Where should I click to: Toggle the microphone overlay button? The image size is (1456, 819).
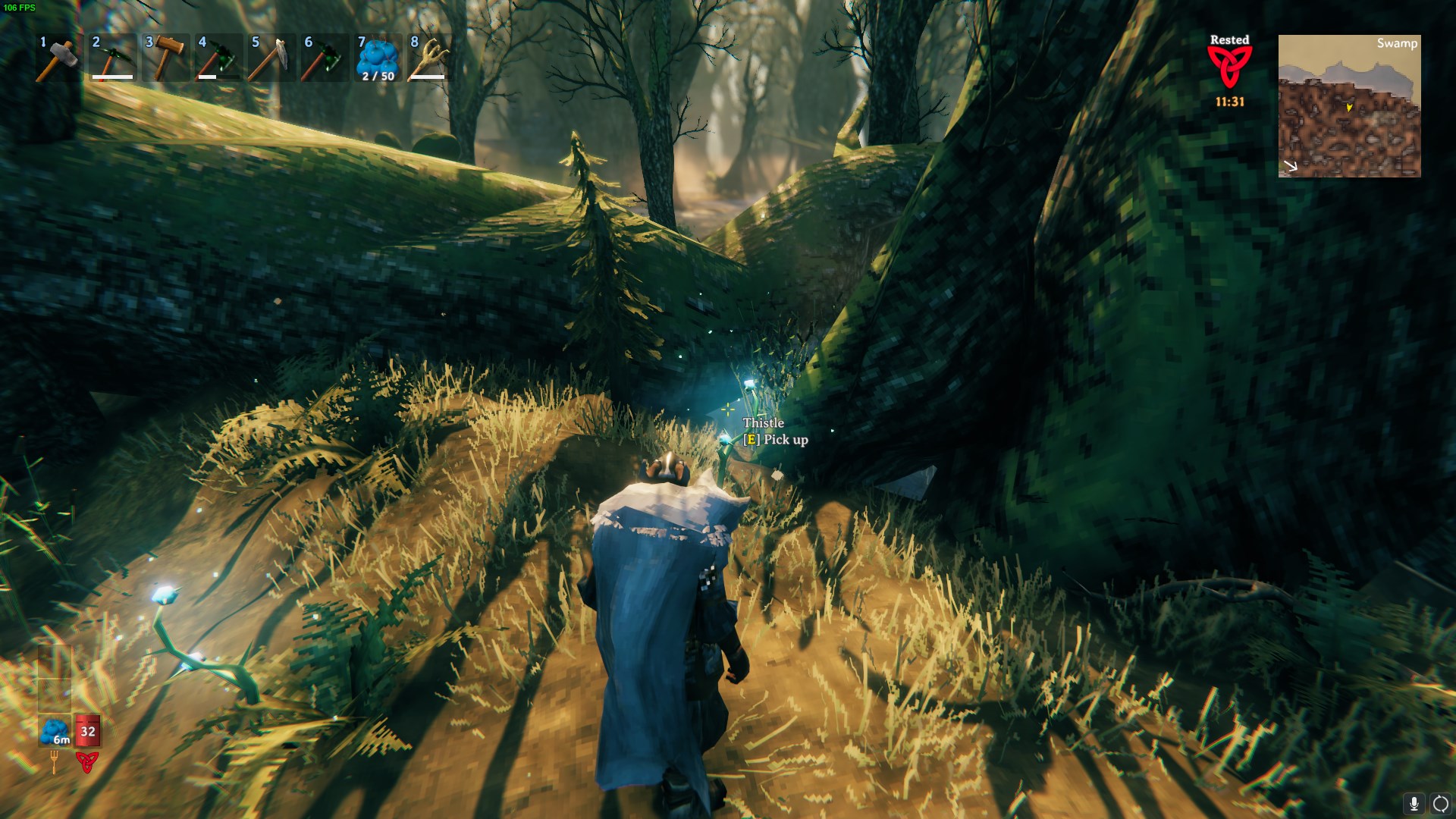coord(1414,804)
